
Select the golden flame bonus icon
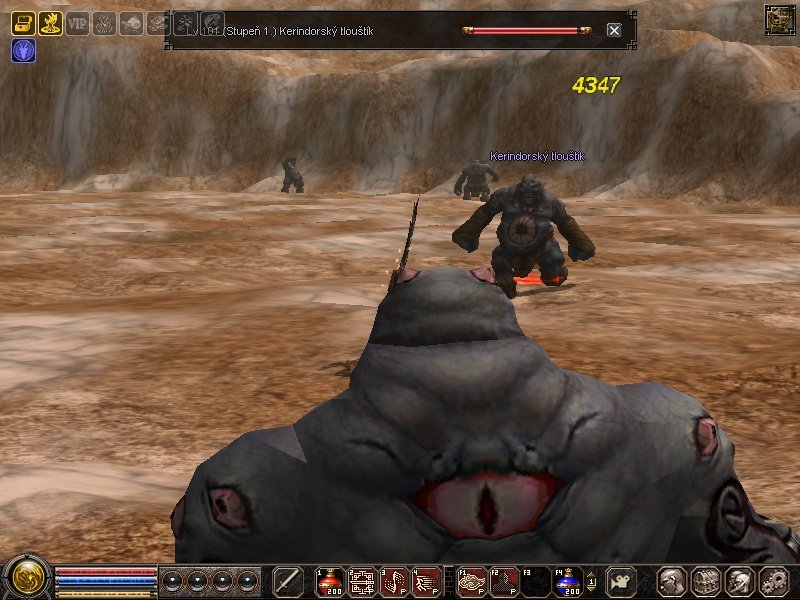pyautogui.click(x=50, y=23)
